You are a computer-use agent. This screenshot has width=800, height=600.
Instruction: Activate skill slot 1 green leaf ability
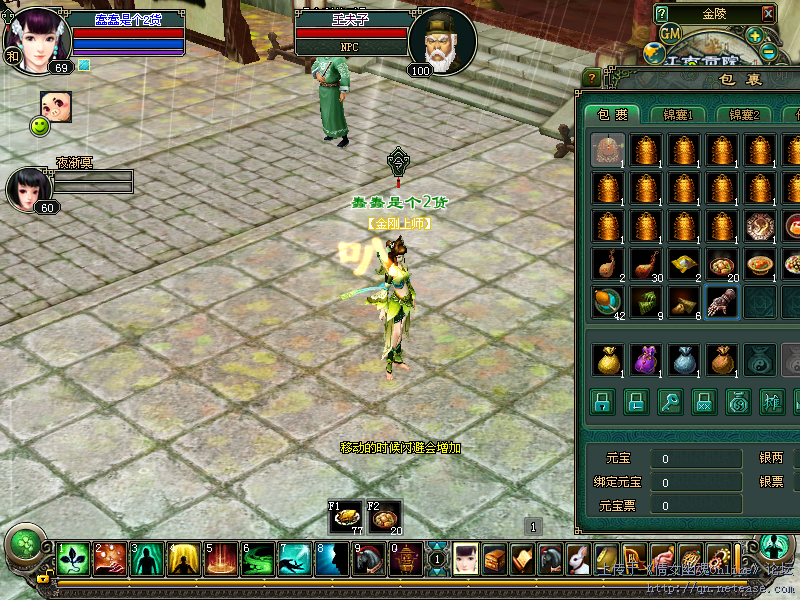coord(73,560)
